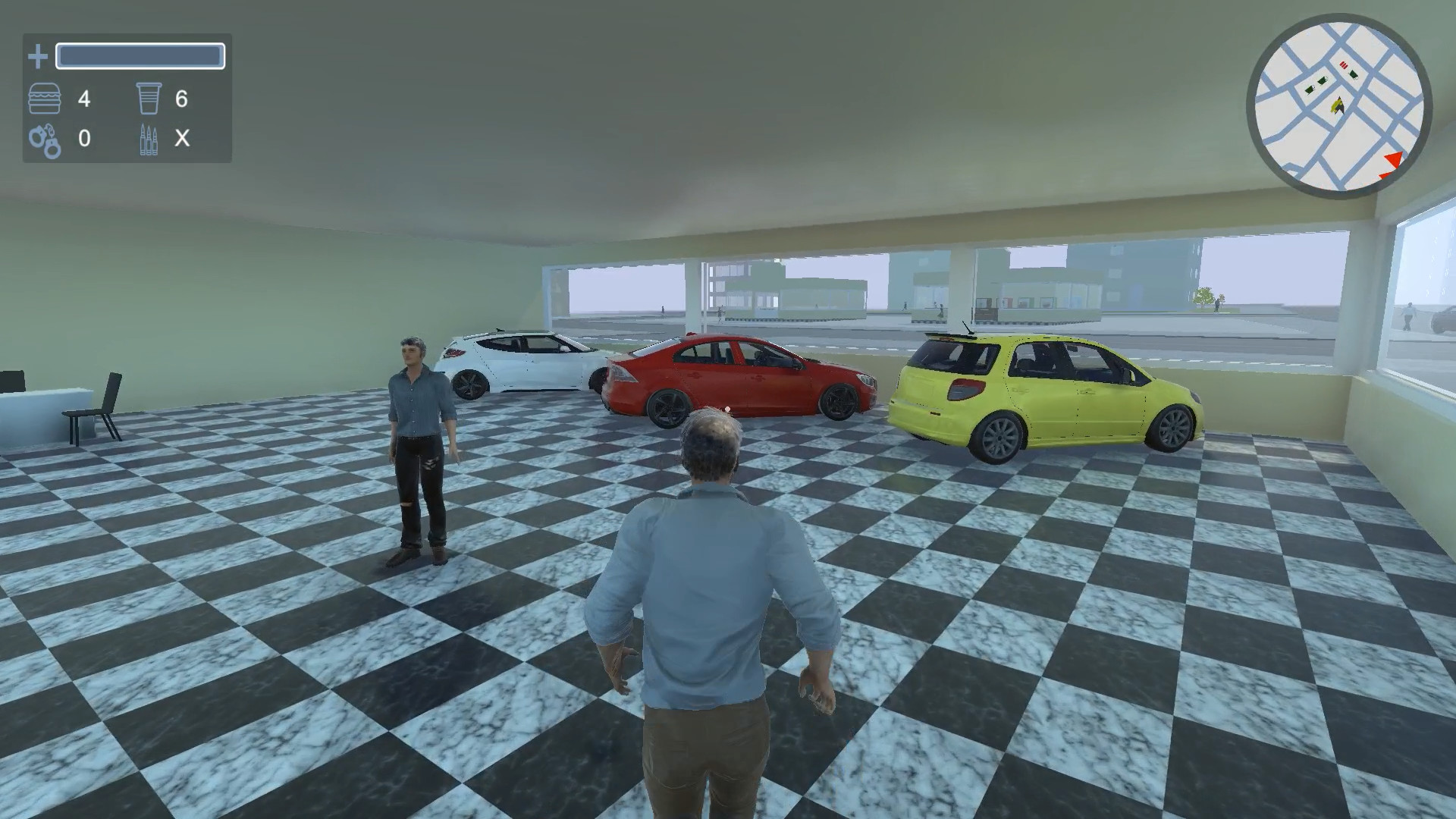The width and height of the screenshot is (1456, 819).
Task: Select the burger food counter icon
Action: 46,99
